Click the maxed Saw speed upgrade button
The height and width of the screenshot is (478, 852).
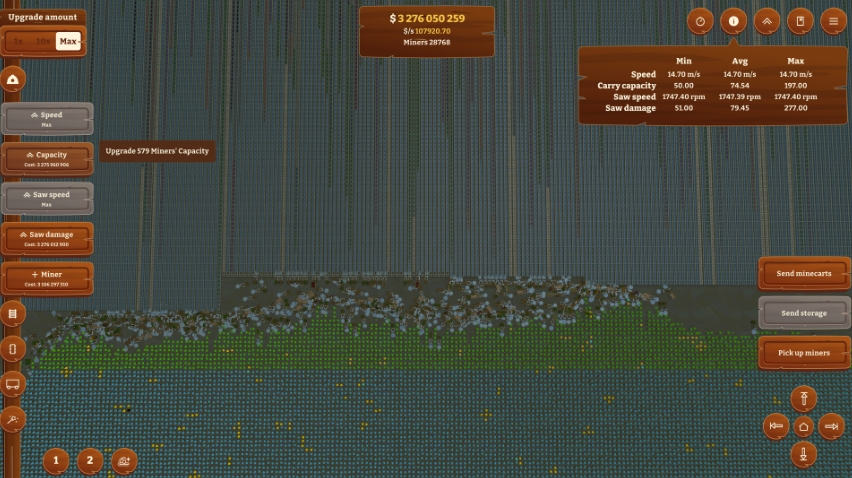tap(49, 198)
